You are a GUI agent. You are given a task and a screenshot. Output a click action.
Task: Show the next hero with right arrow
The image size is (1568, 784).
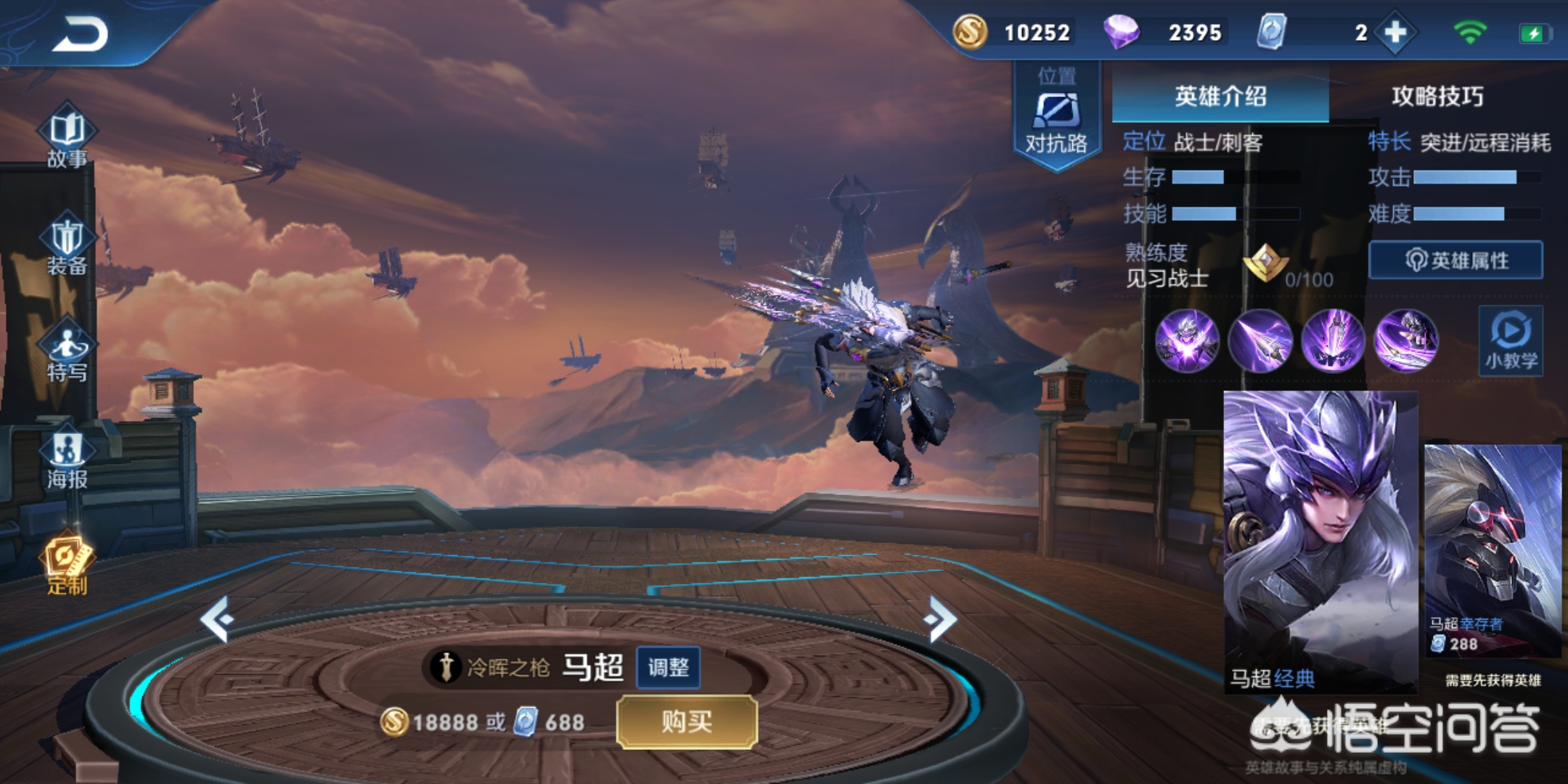click(x=942, y=619)
